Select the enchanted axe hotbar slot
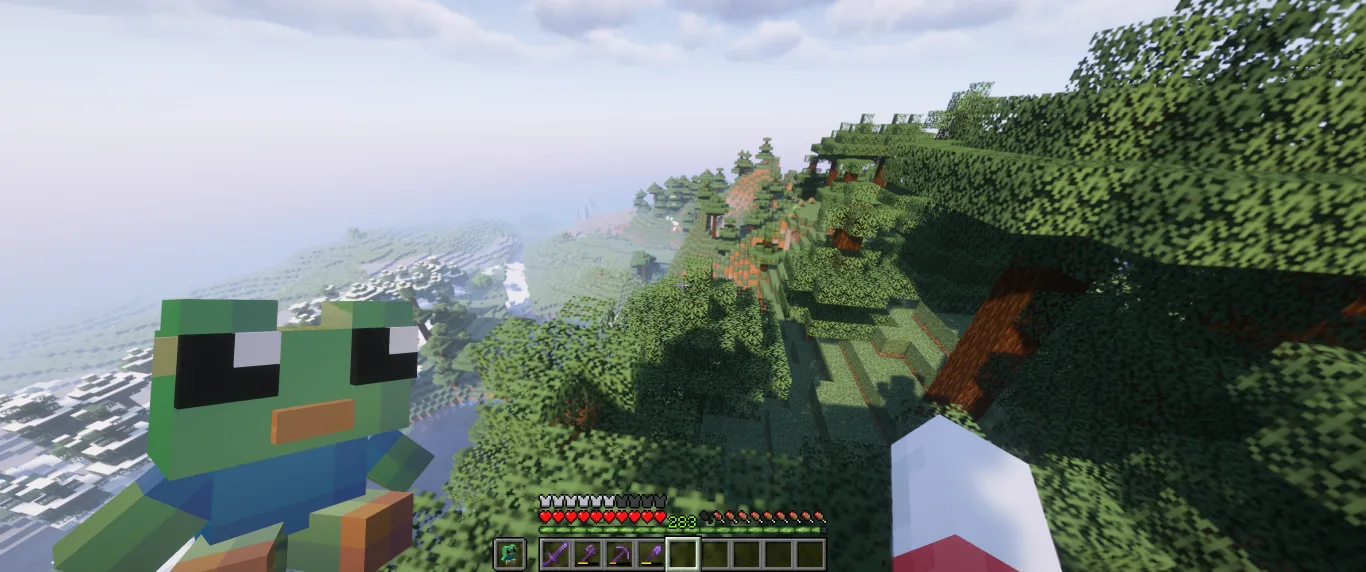This screenshot has height=572, width=1366. 588,554
